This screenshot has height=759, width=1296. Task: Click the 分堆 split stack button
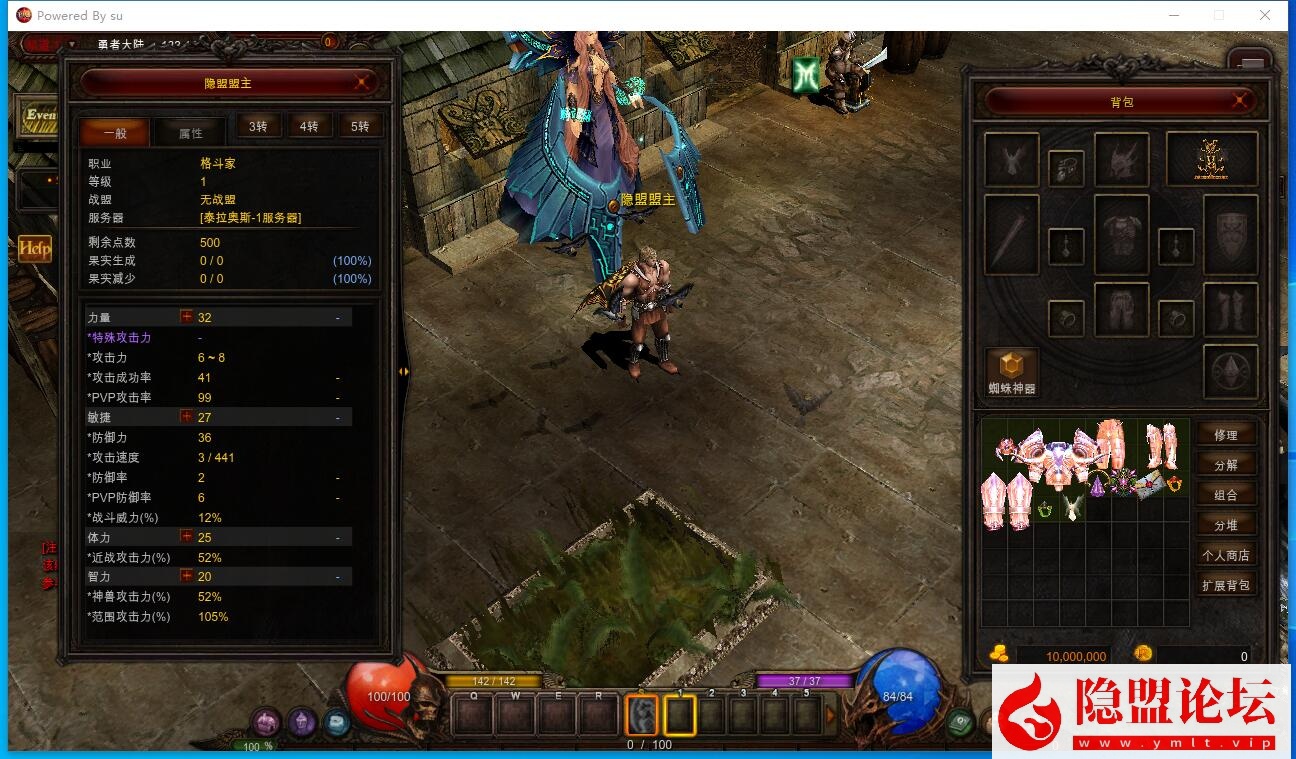1225,525
